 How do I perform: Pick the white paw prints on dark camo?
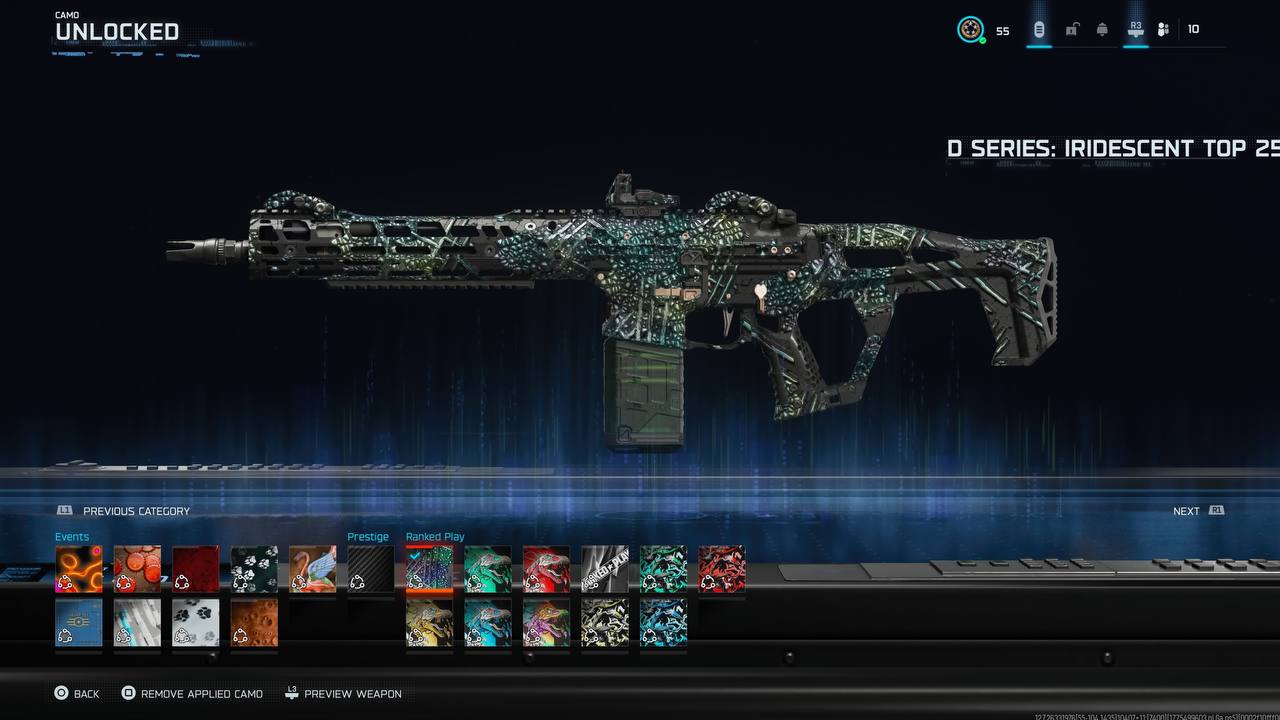[254, 569]
